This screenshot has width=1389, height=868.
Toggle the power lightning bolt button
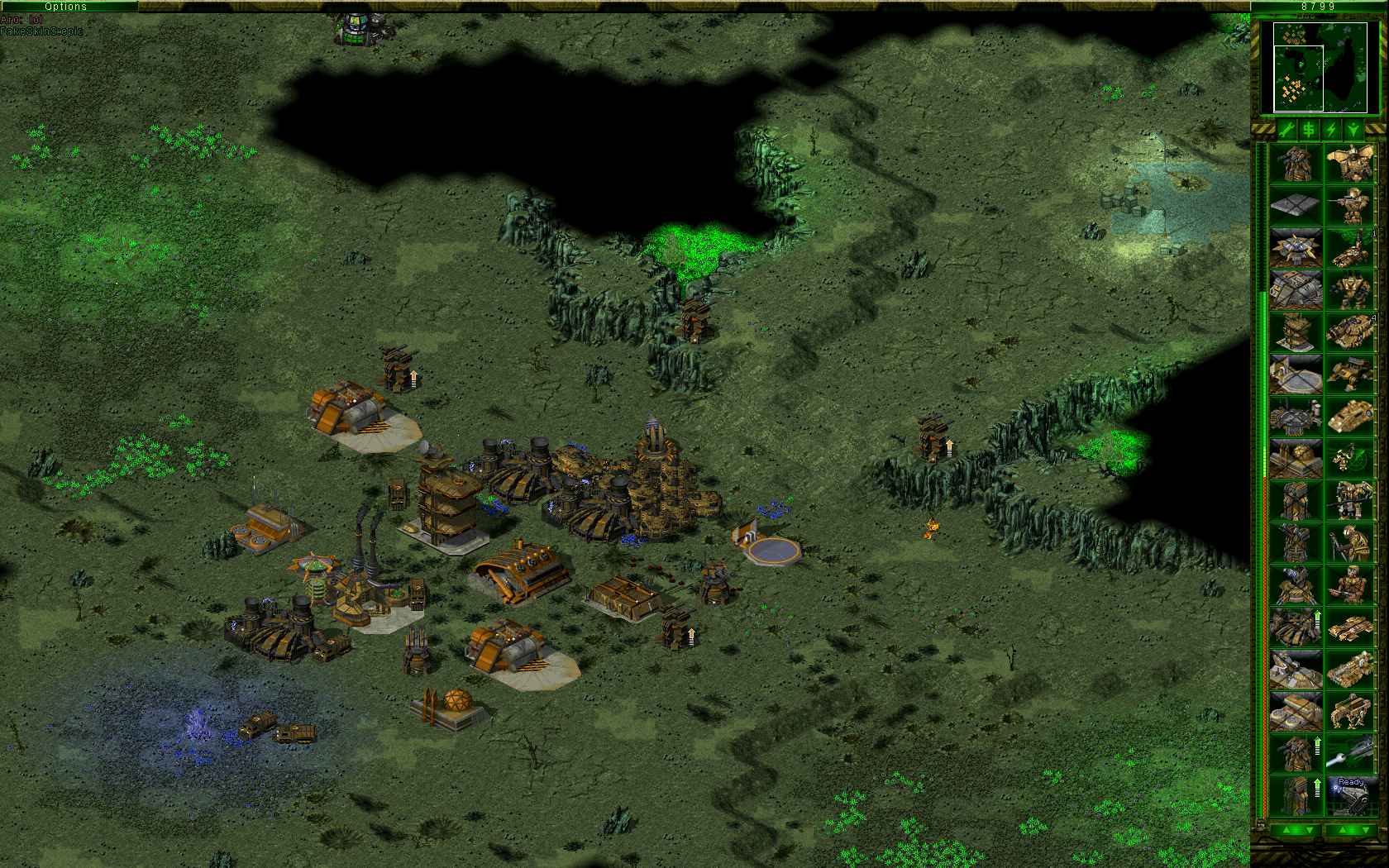click(1331, 130)
